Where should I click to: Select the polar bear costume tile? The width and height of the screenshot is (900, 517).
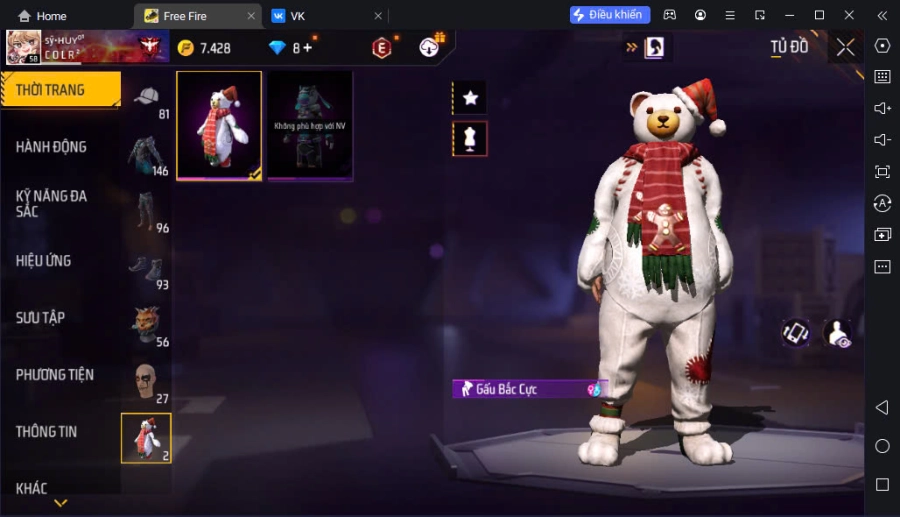click(x=219, y=126)
